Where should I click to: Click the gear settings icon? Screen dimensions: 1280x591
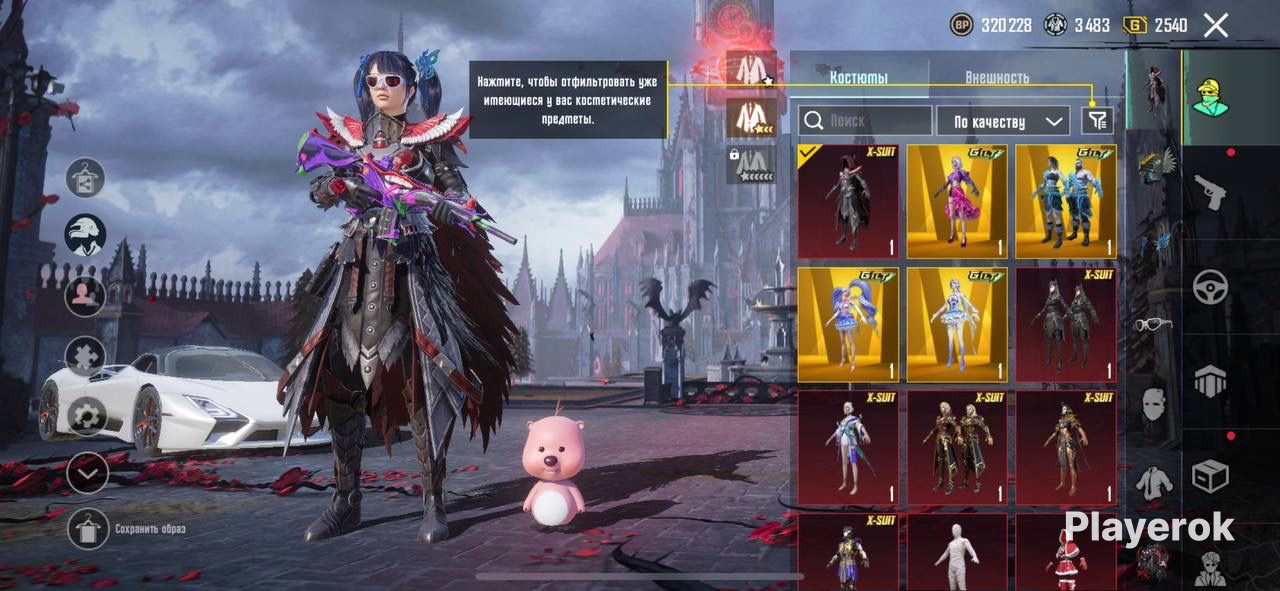click(86, 415)
